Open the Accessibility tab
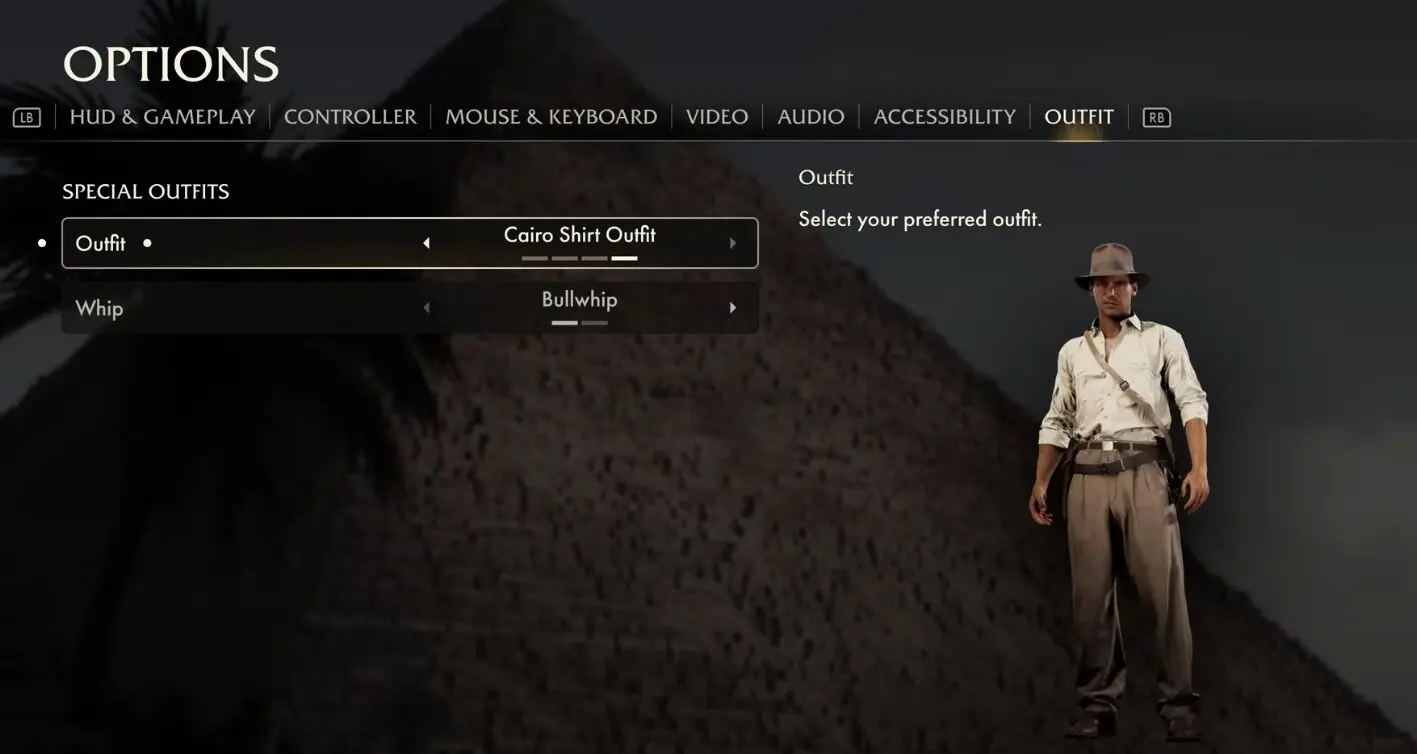Image resolution: width=1417 pixels, height=754 pixels. tap(944, 117)
